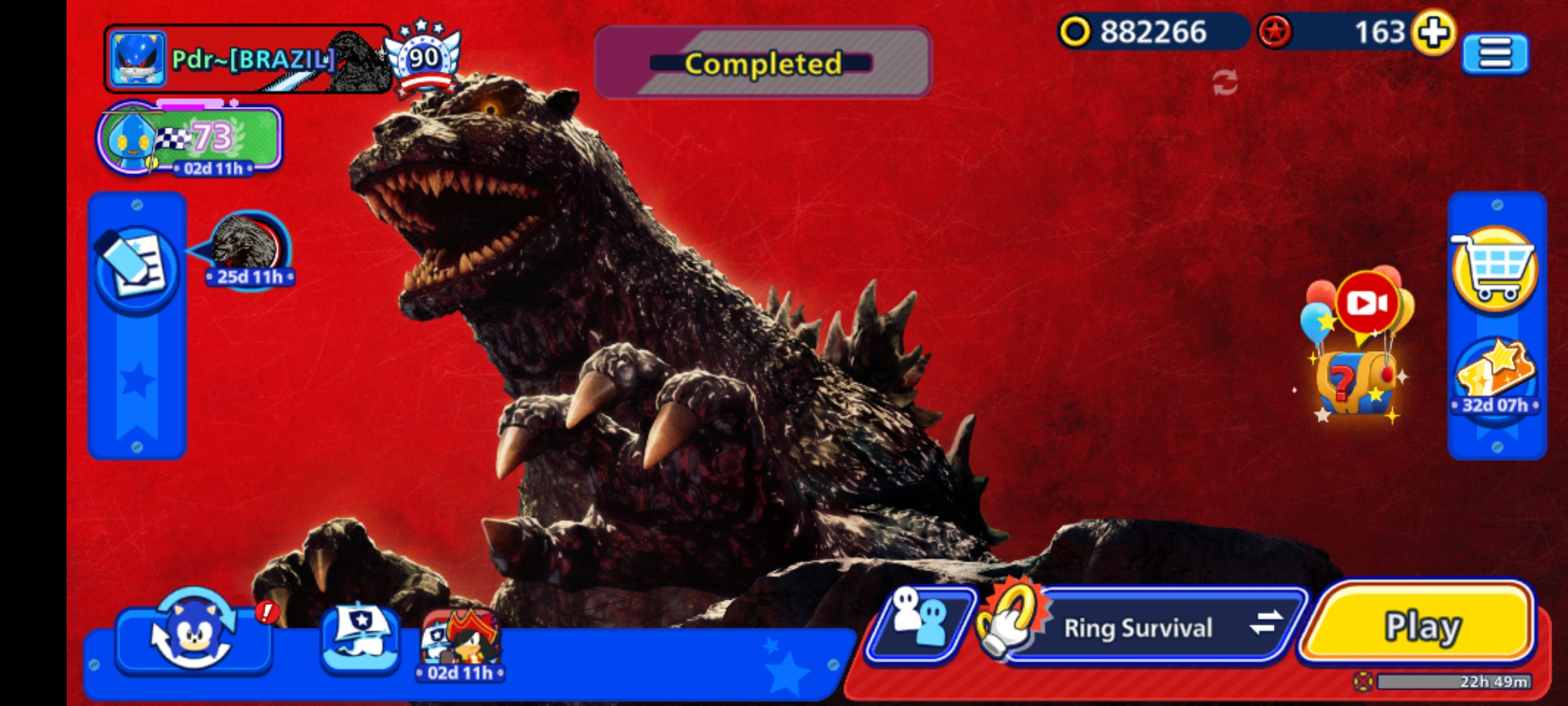Open the pirate ship event
The height and width of the screenshot is (706, 1568).
pos(361,638)
